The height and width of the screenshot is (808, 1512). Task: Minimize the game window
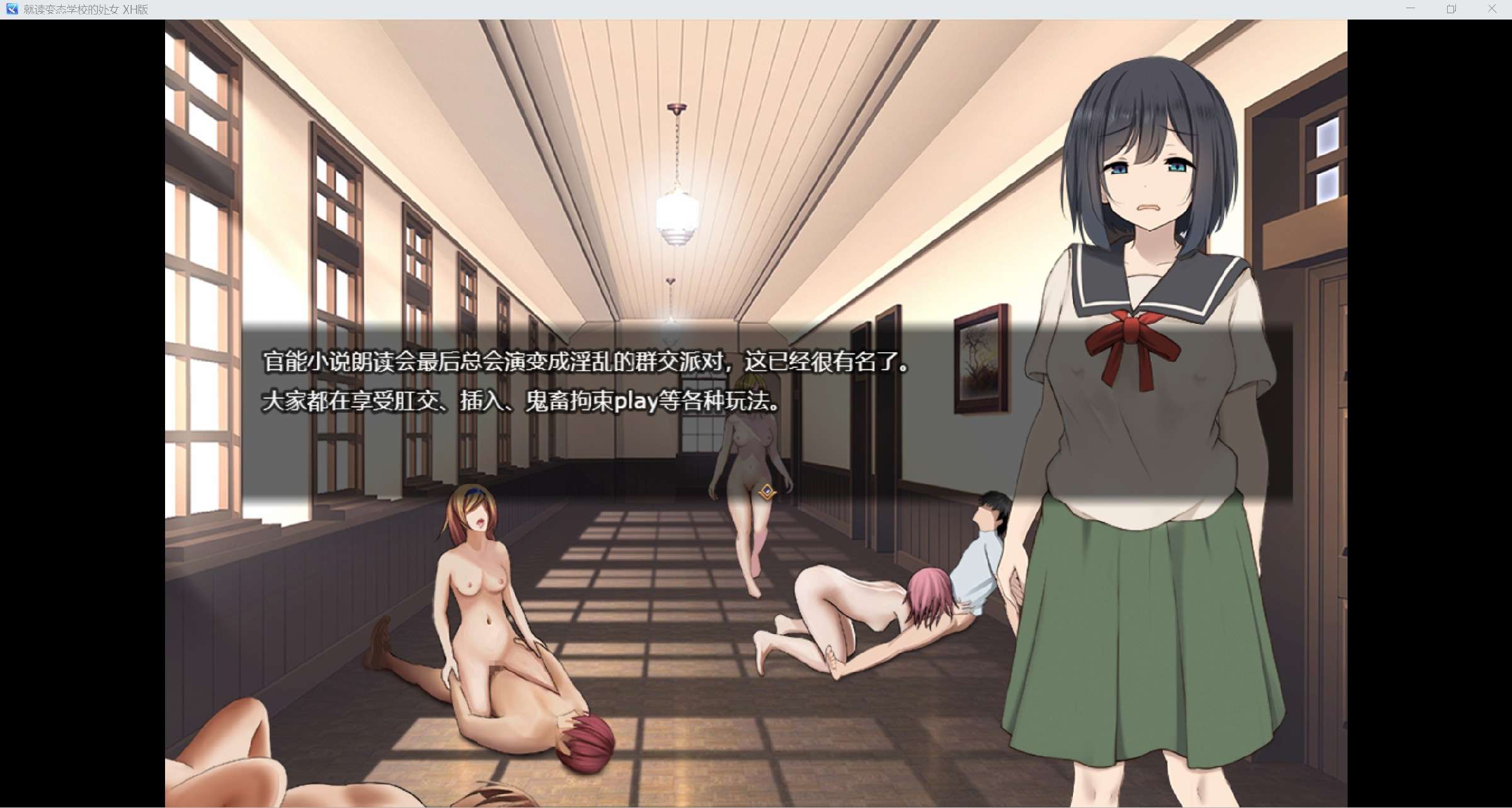[x=1410, y=9]
